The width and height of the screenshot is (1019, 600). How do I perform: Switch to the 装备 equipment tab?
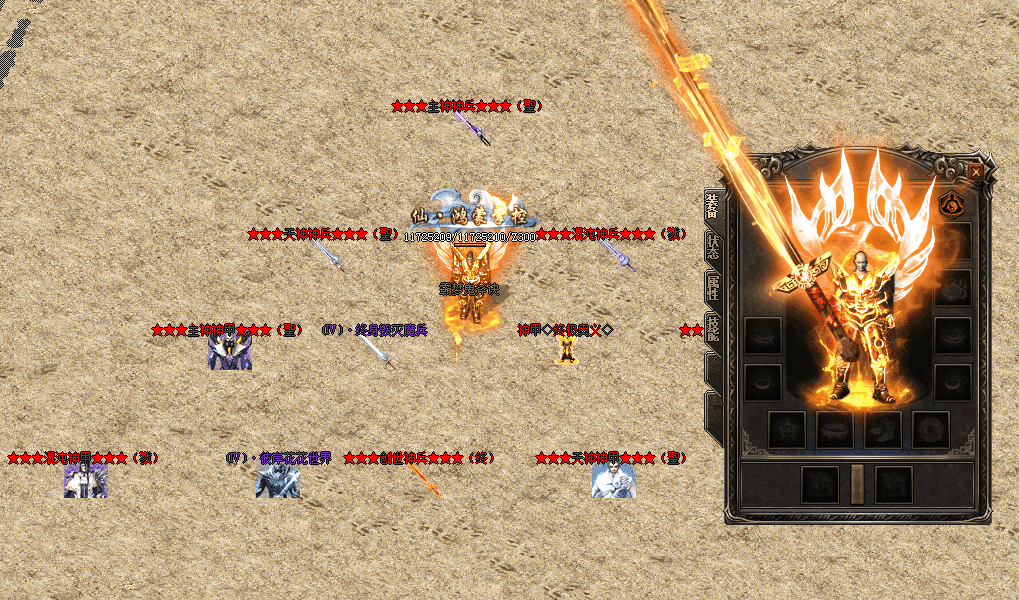[711, 209]
